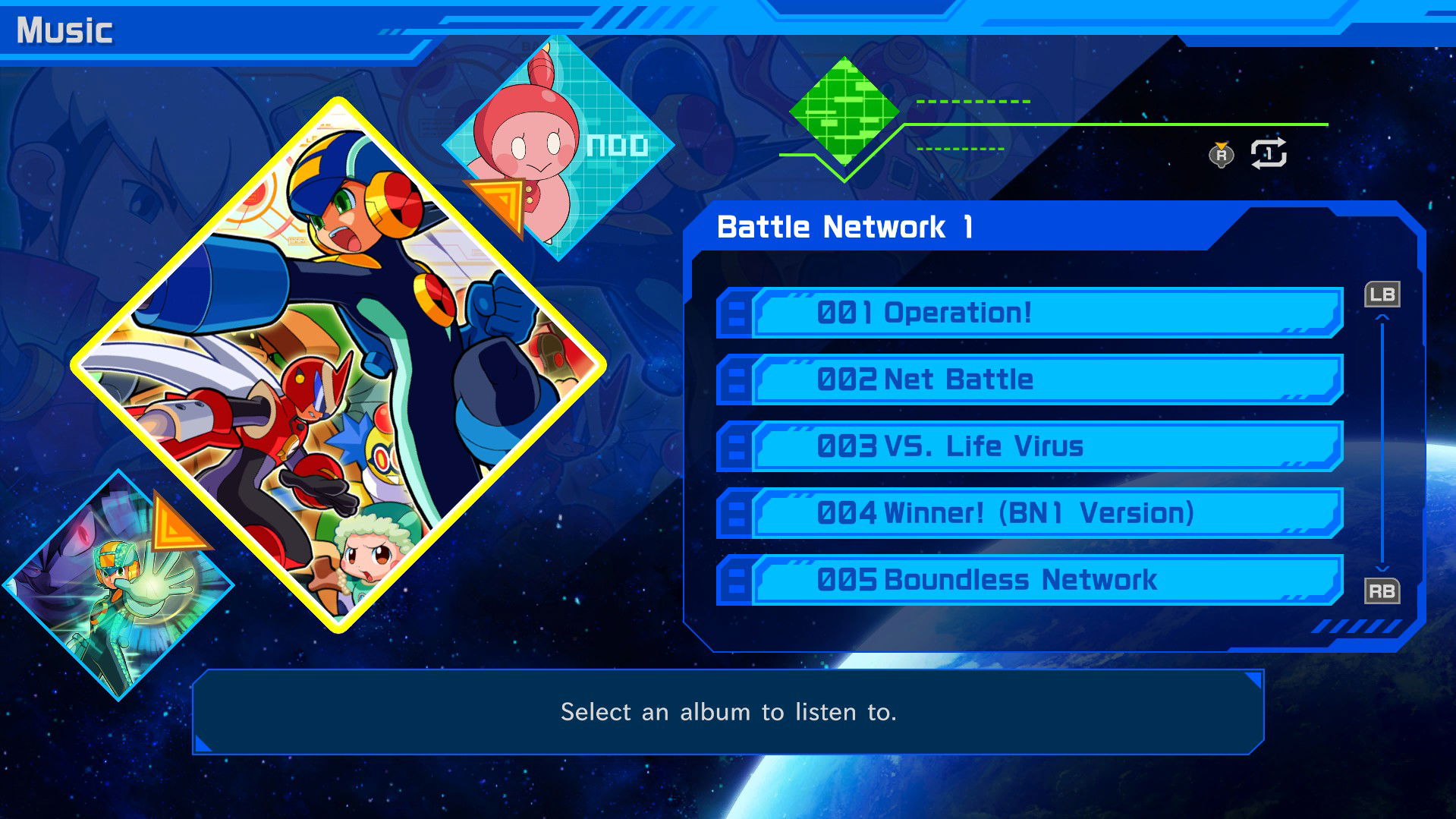
Task: Toggle the repeat-one playback icon
Action: [x=1270, y=154]
